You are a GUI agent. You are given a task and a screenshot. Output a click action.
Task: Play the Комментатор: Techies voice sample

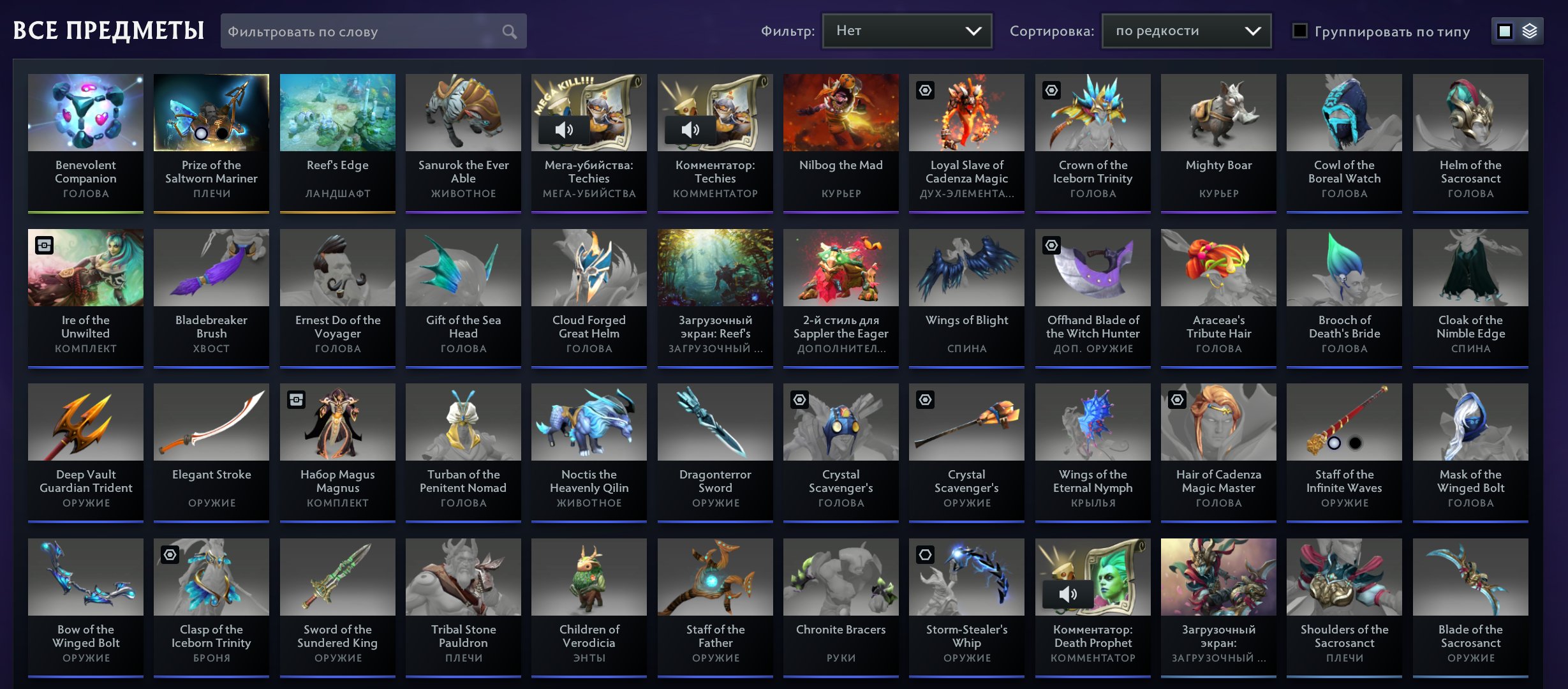690,130
